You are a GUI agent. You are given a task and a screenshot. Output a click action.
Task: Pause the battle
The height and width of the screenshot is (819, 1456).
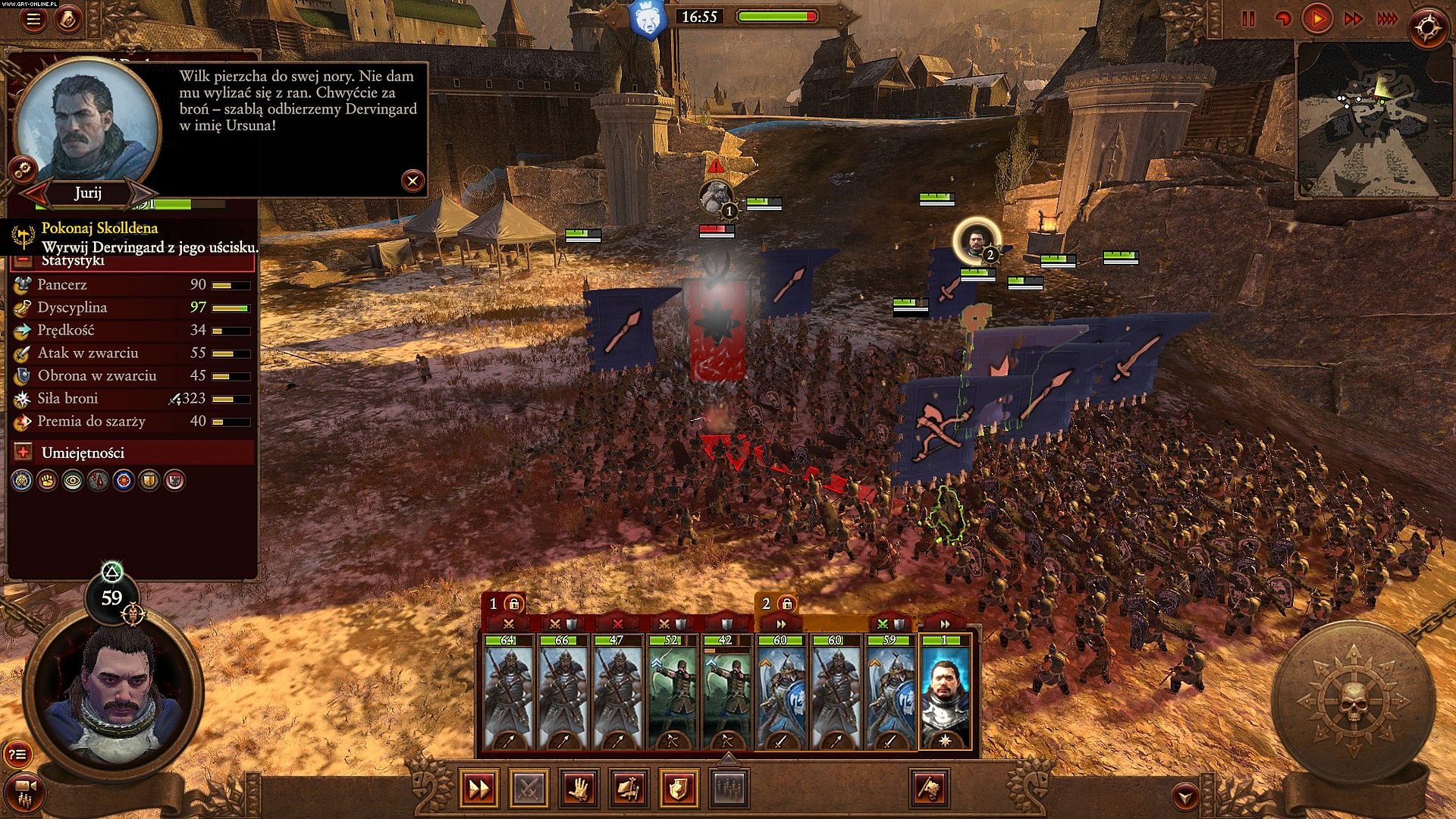coord(1248,20)
